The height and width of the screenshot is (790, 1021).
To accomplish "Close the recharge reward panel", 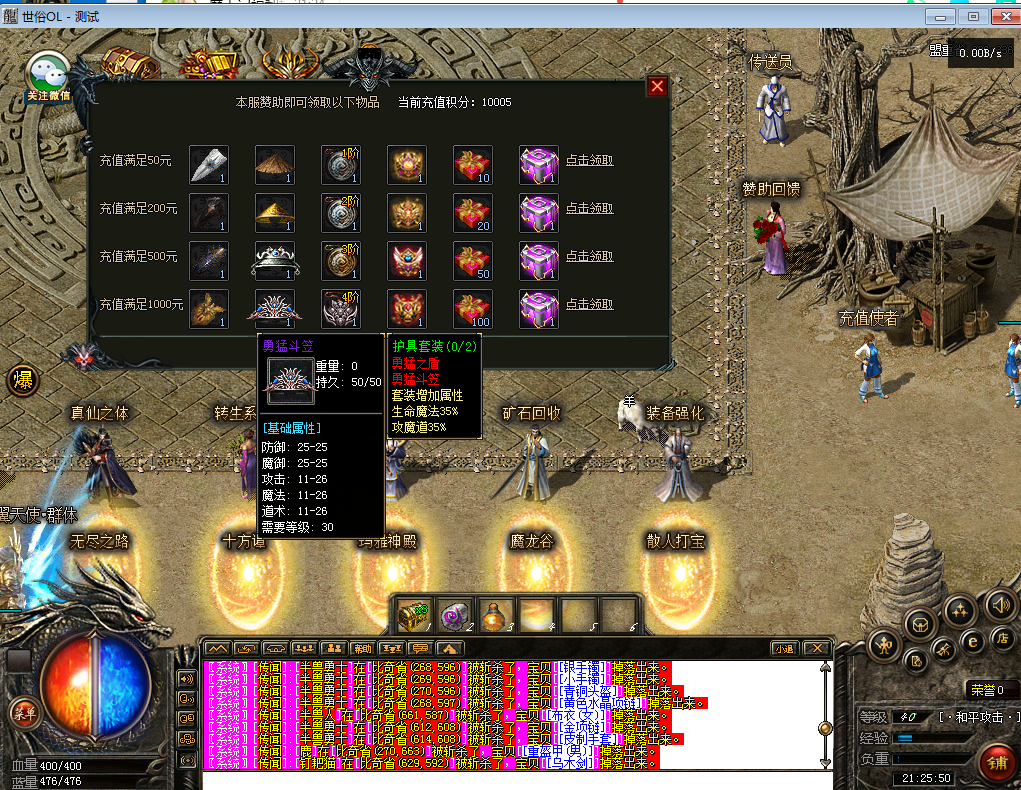I will coord(657,87).
